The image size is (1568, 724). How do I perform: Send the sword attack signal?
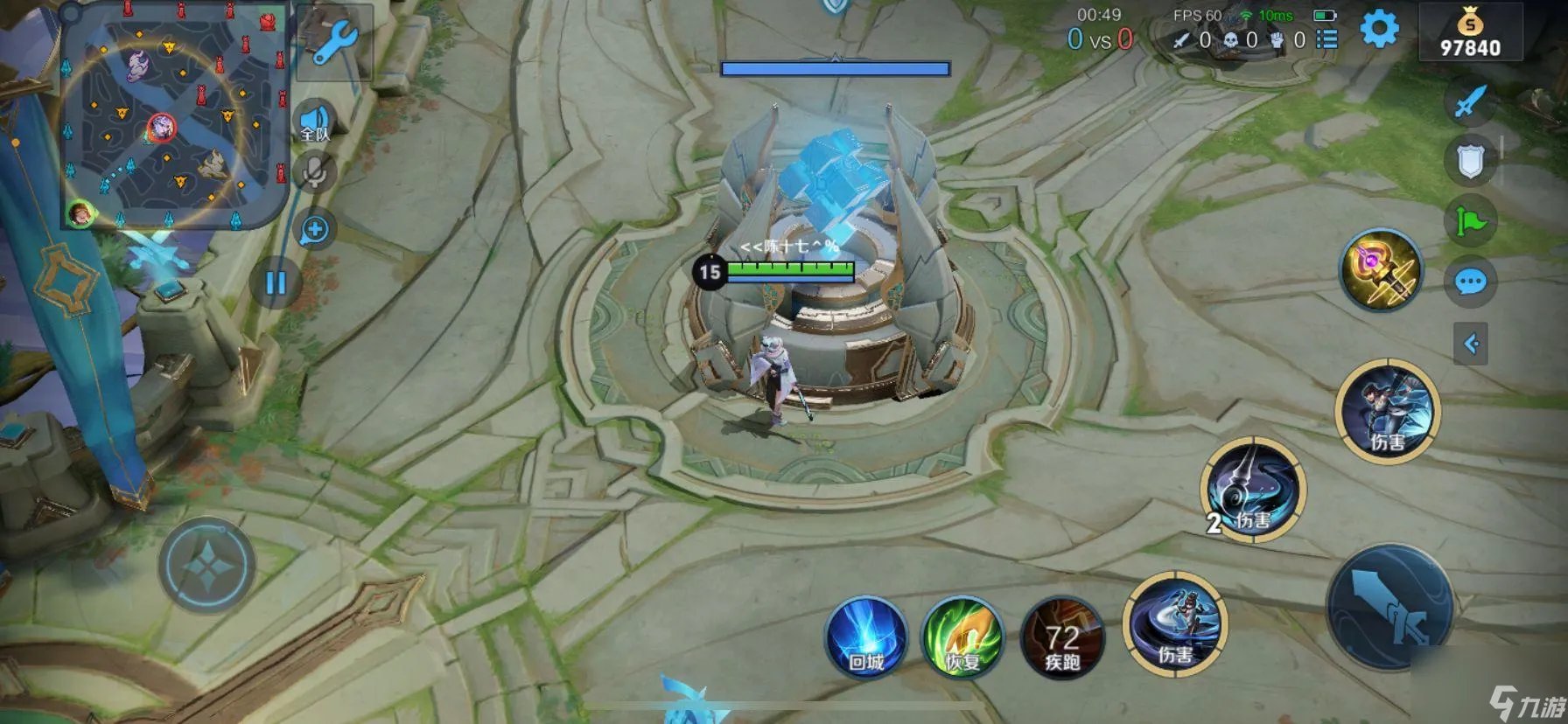(1469, 101)
